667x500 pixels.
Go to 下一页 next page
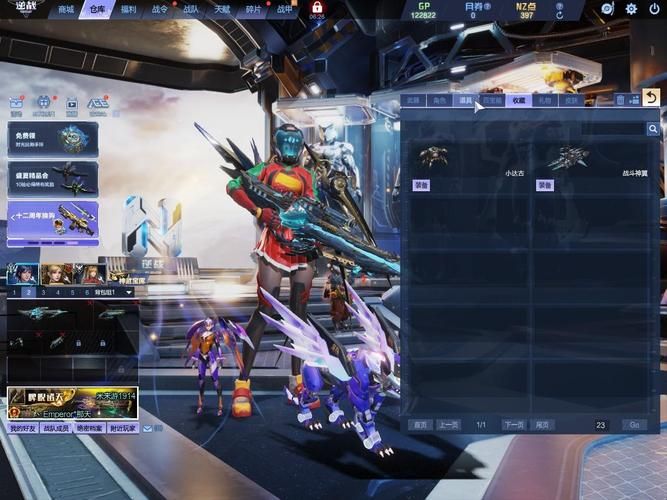pos(514,425)
